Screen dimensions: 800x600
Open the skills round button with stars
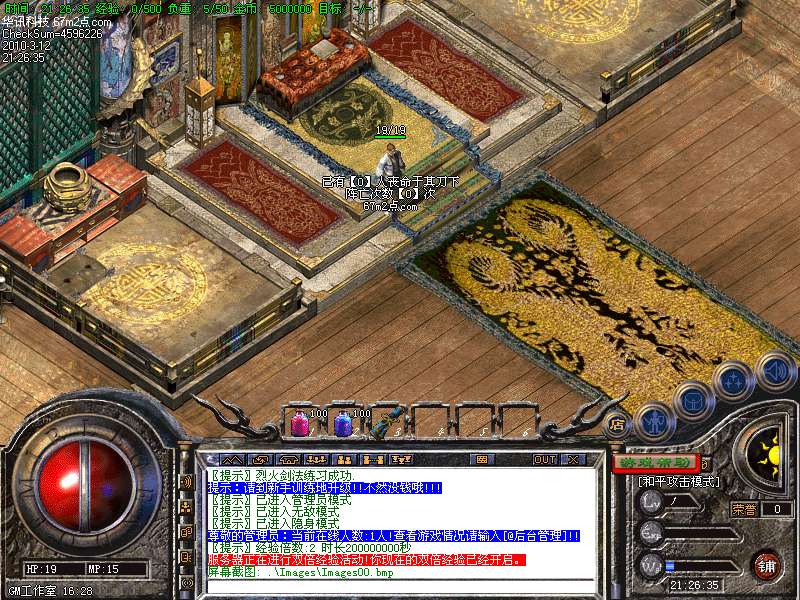click(734, 380)
